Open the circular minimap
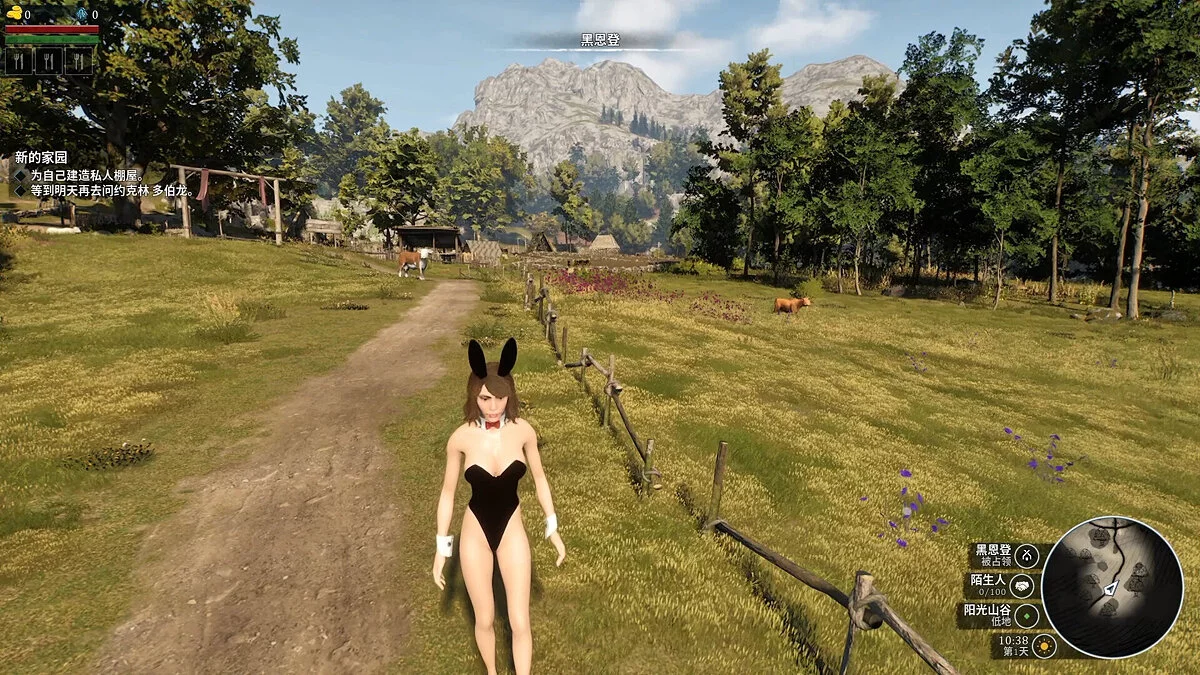The height and width of the screenshot is (675, 1200). tap(1111, 588)
